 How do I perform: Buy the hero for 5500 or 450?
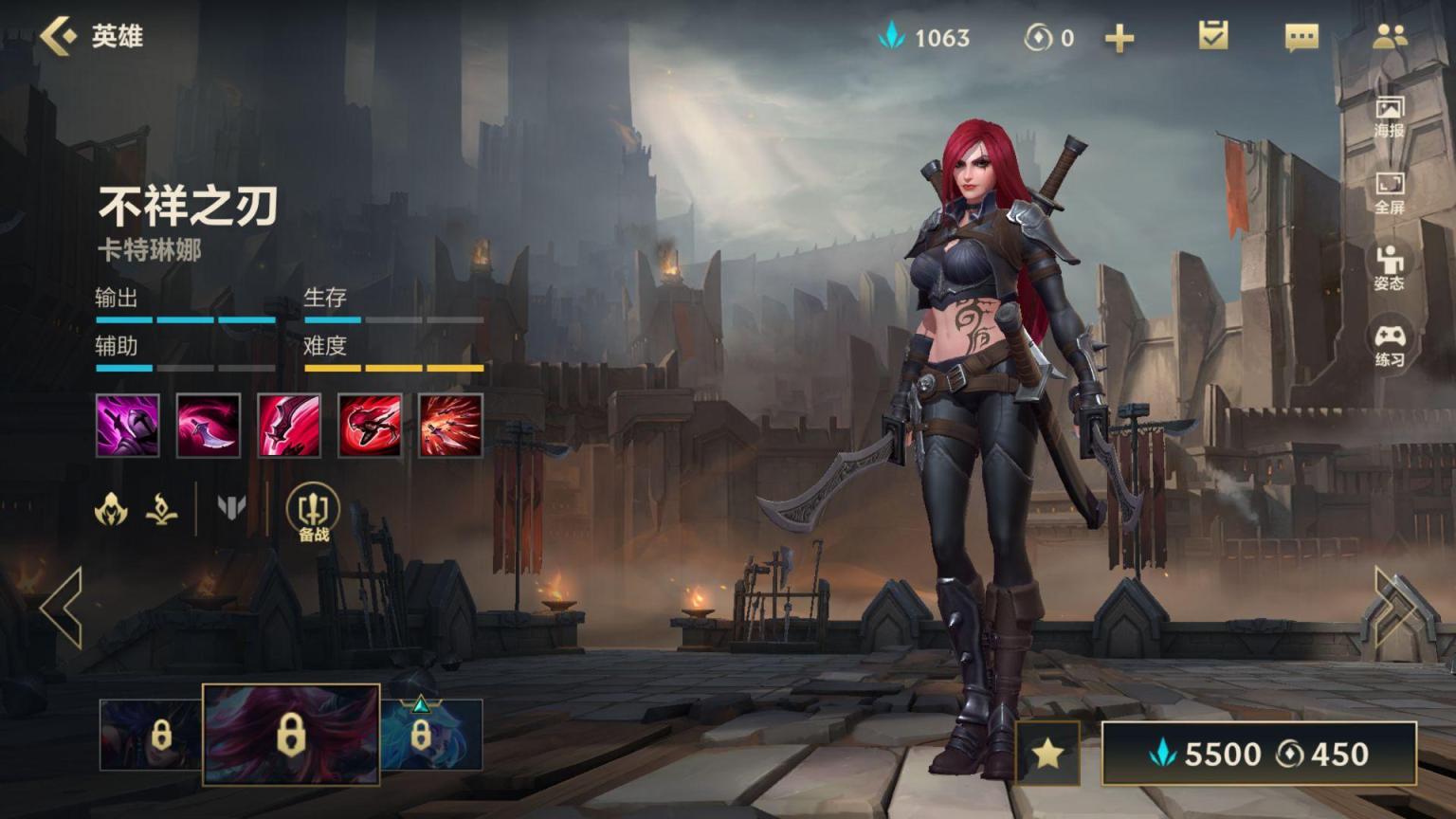pyautogui.click(x=1258, y=754)
